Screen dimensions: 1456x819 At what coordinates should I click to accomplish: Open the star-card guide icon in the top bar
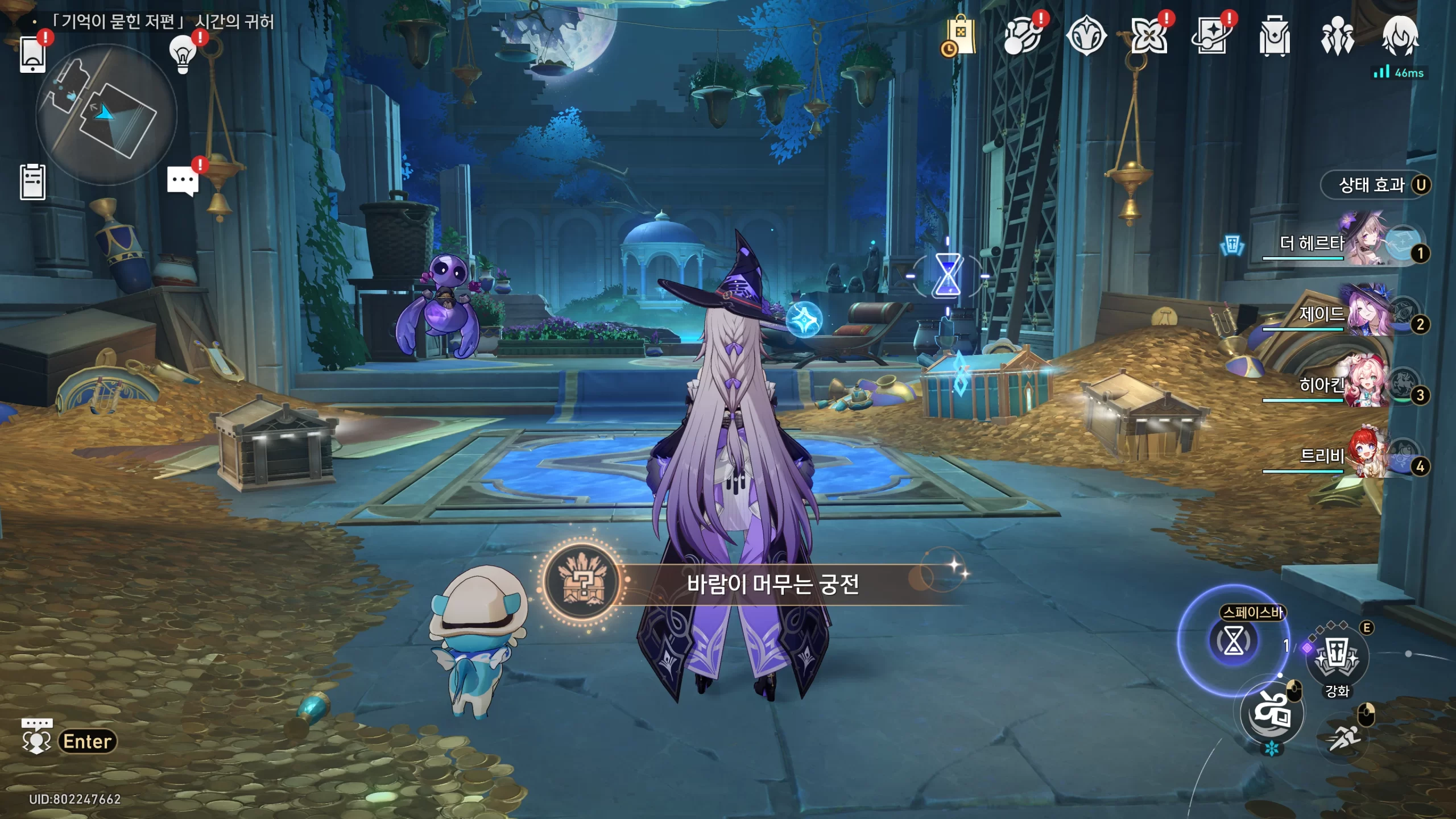pyautogui.click(x=1211, y=36)
